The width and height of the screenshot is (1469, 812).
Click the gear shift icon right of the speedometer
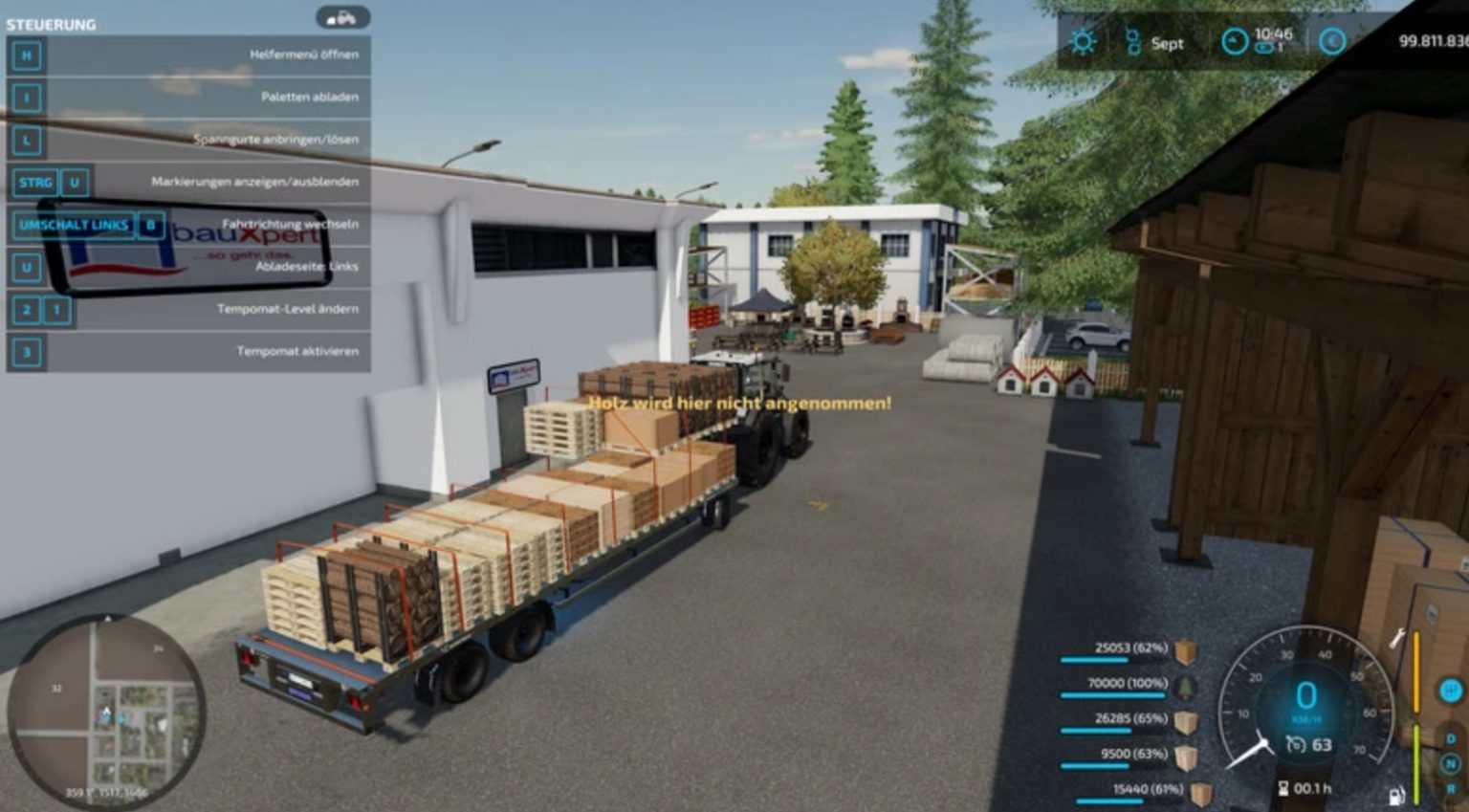tap(1450, 691)
